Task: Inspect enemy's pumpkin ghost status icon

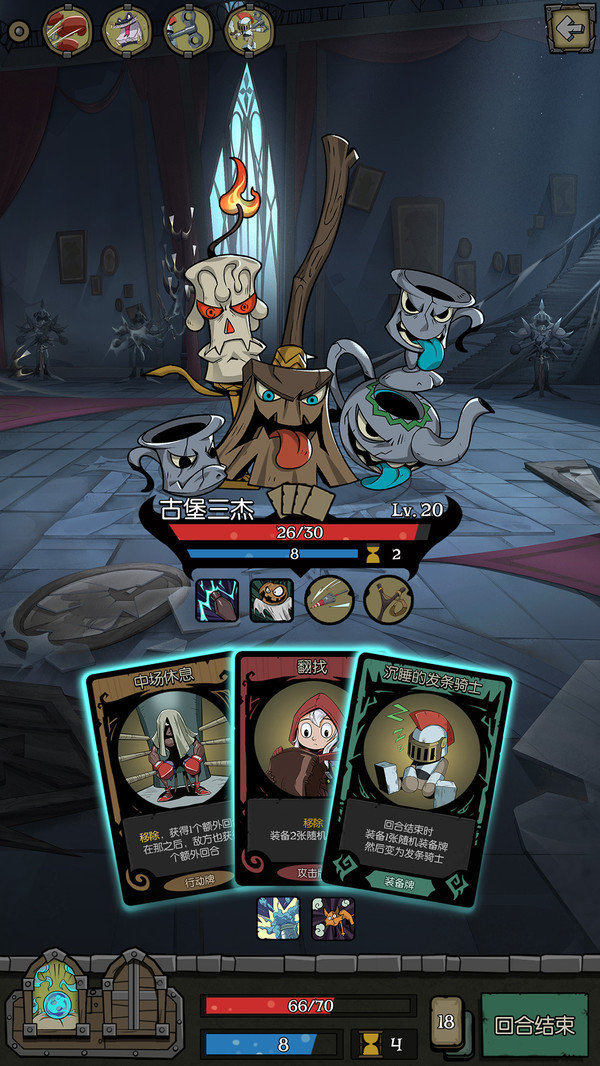Action: 271,601
